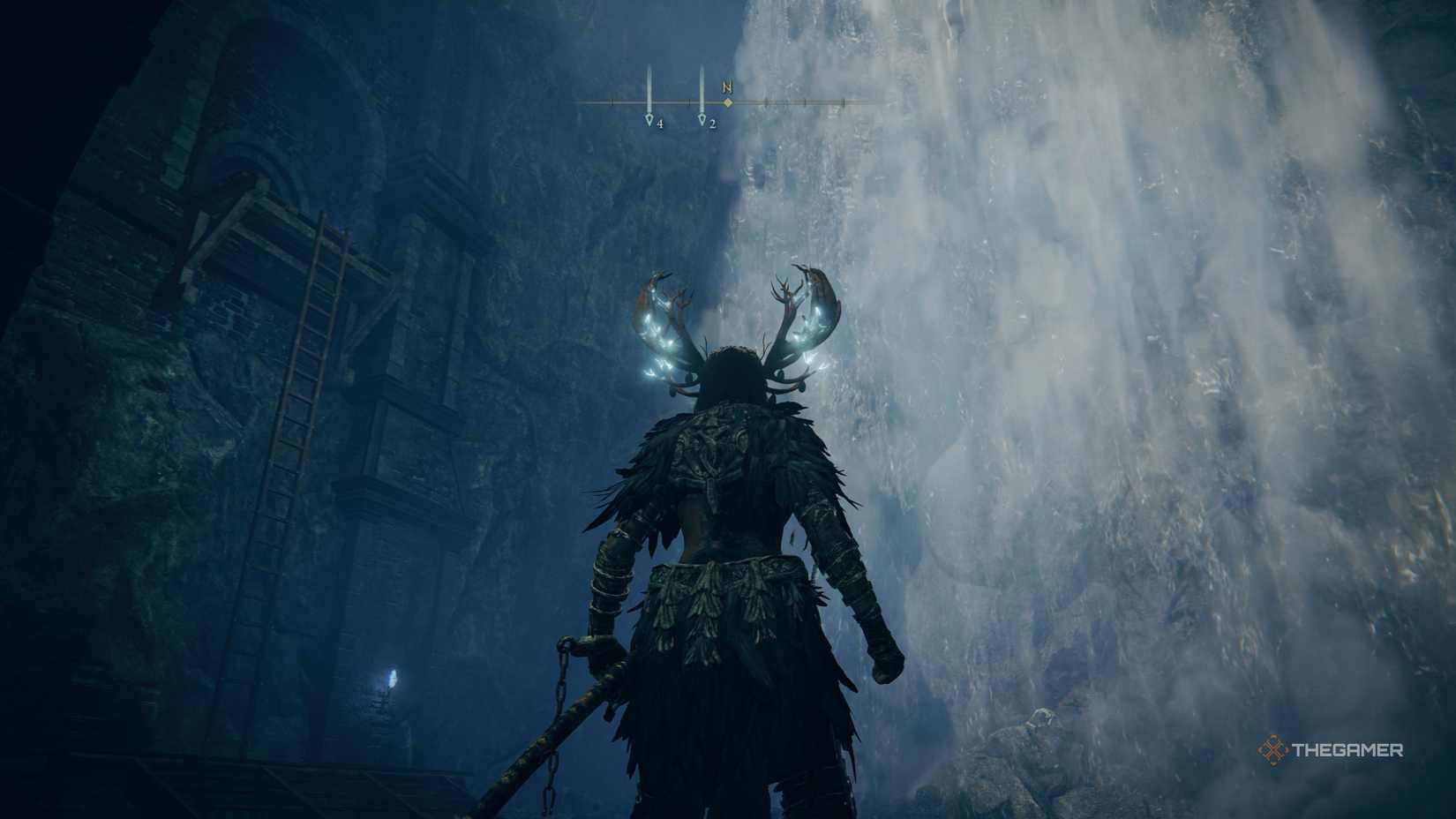Click the number 4 label below its marker

[x=659, y=124]
